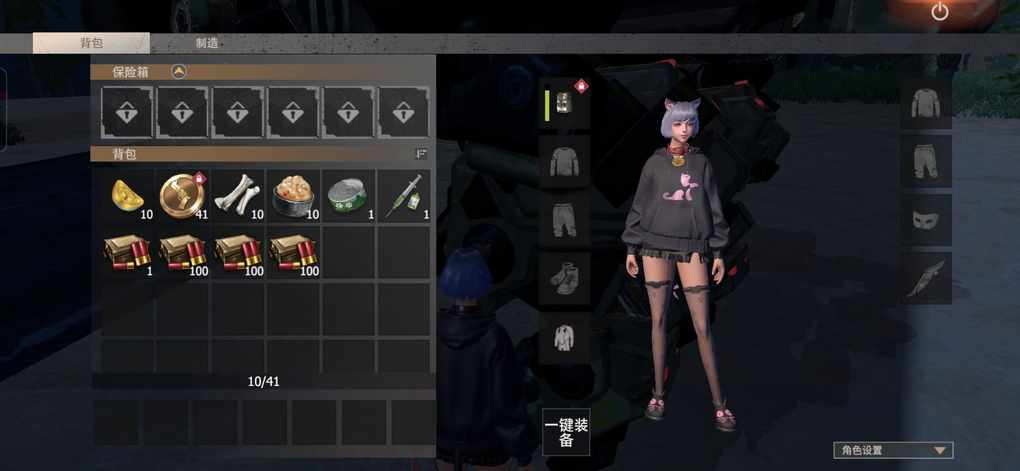The image size is (1020, 471).
Task: Open the 背包 backpack tab
Action: (x=91, y=43)
